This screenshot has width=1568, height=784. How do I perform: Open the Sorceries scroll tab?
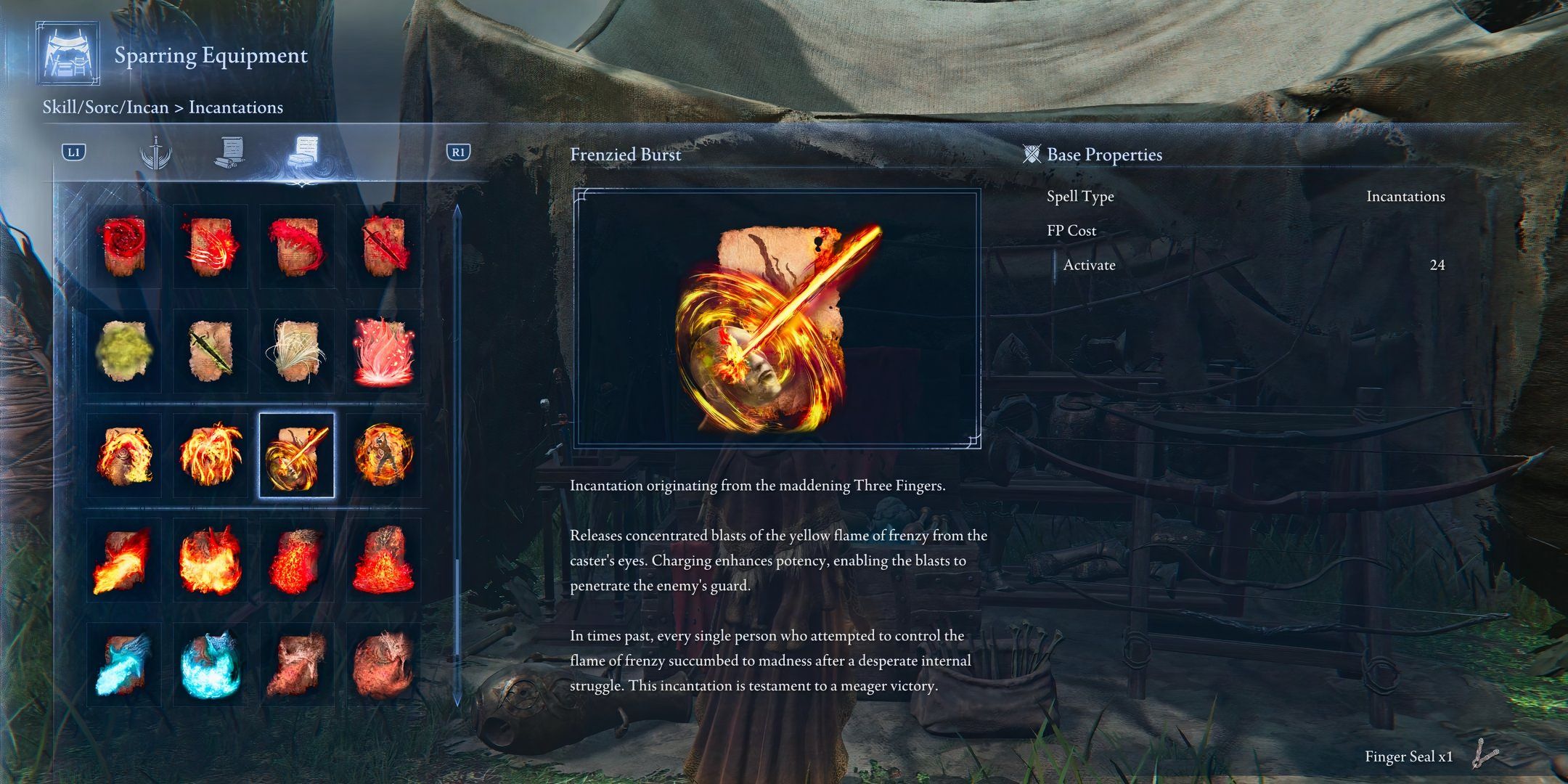229,153
